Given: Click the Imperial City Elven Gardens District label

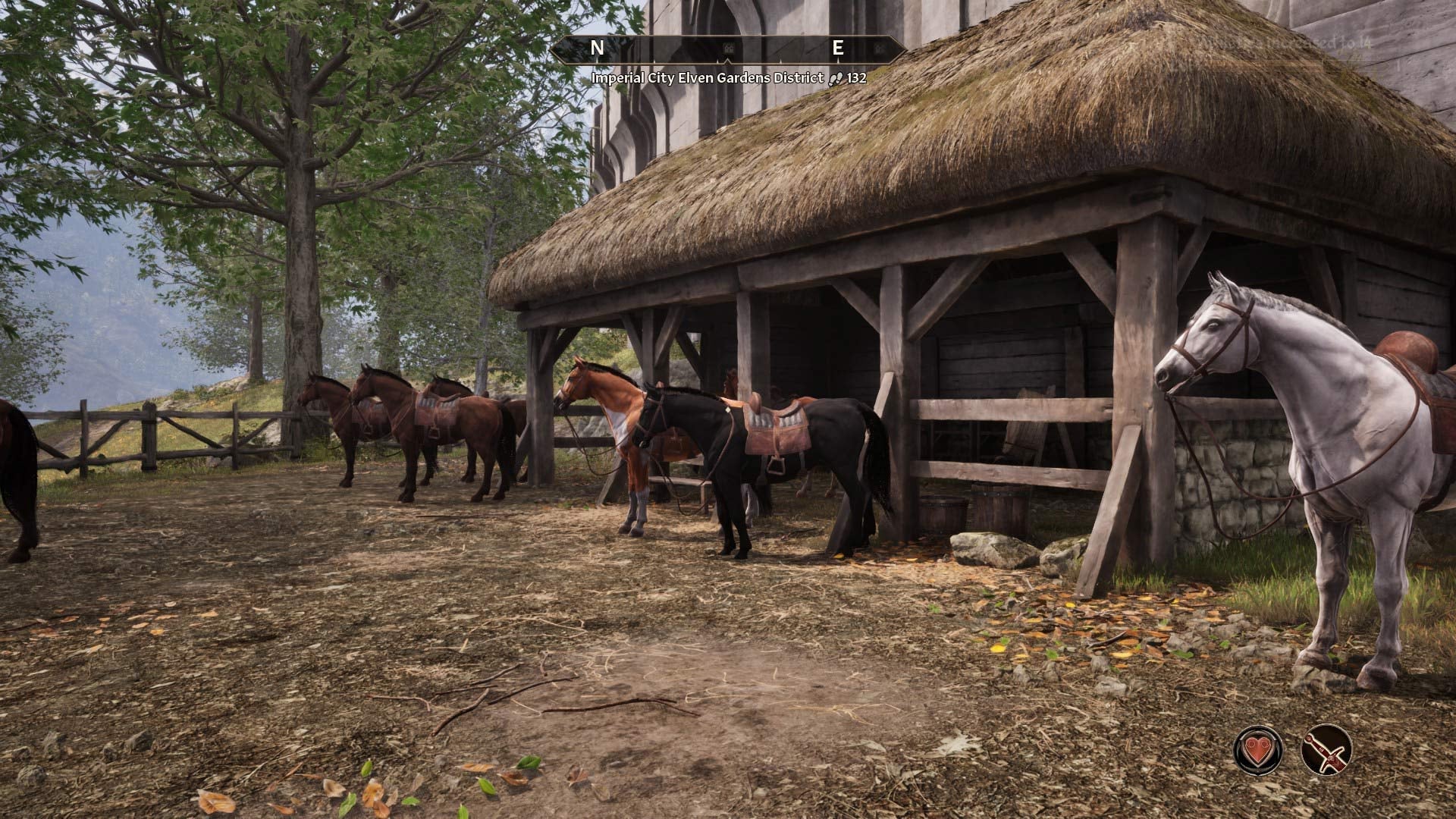Looking at the screenshot, I should 708,78.
